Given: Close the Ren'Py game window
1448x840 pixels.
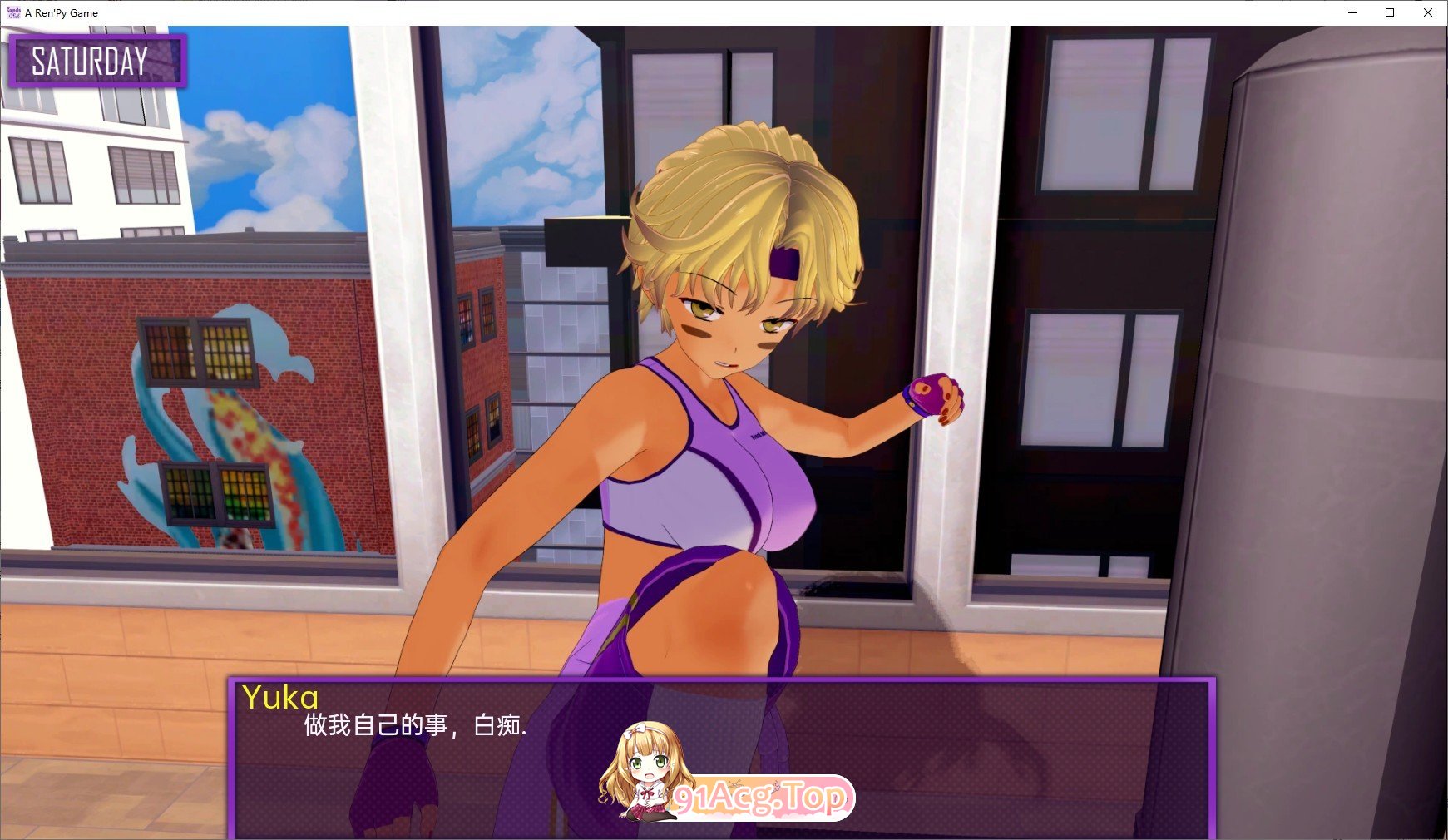Looking at the screenshot, I should (1428, 12).
